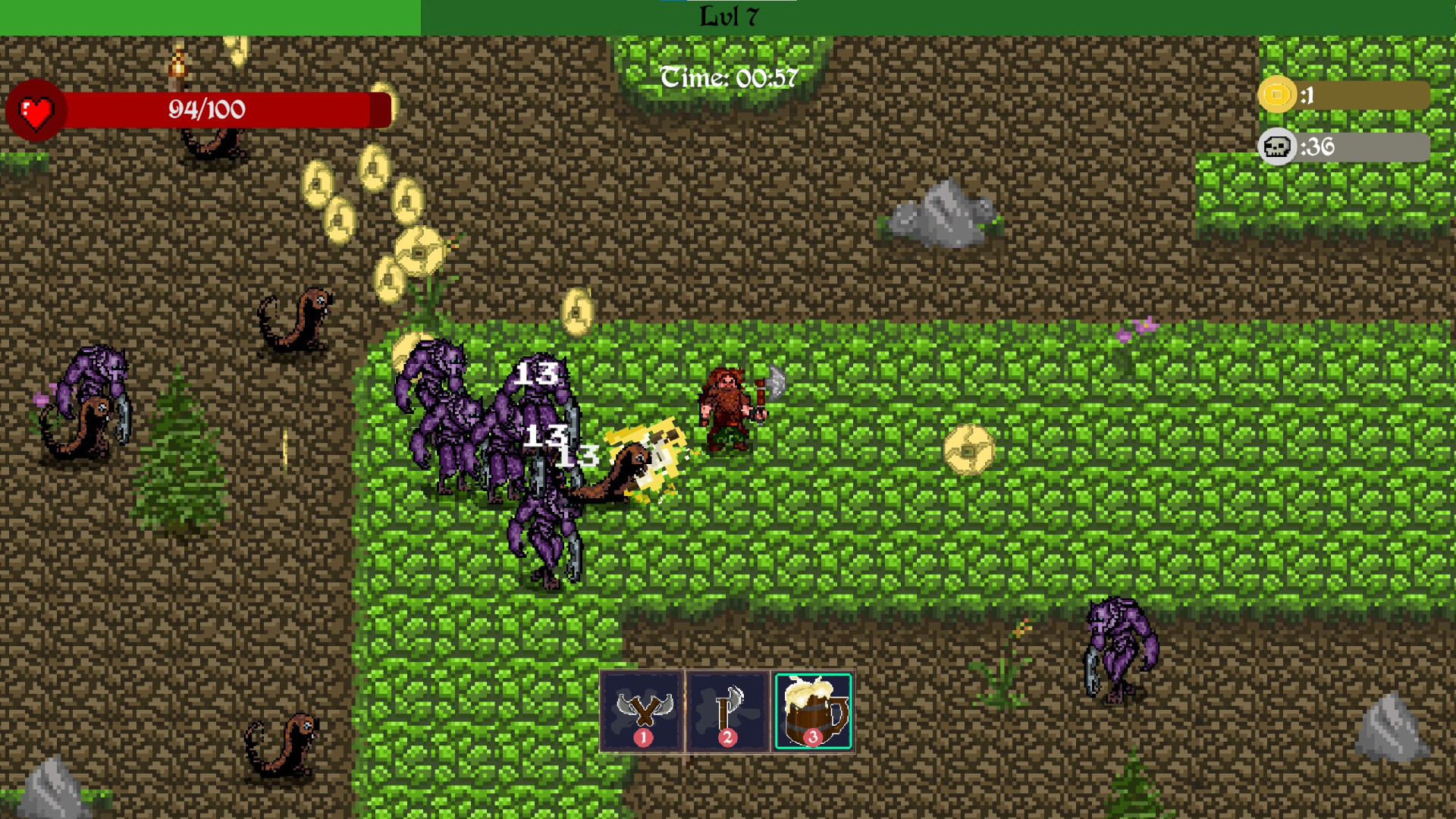Click the gold coin currency icon
The image size is (1456, 819).
[x=1278, y=94]
